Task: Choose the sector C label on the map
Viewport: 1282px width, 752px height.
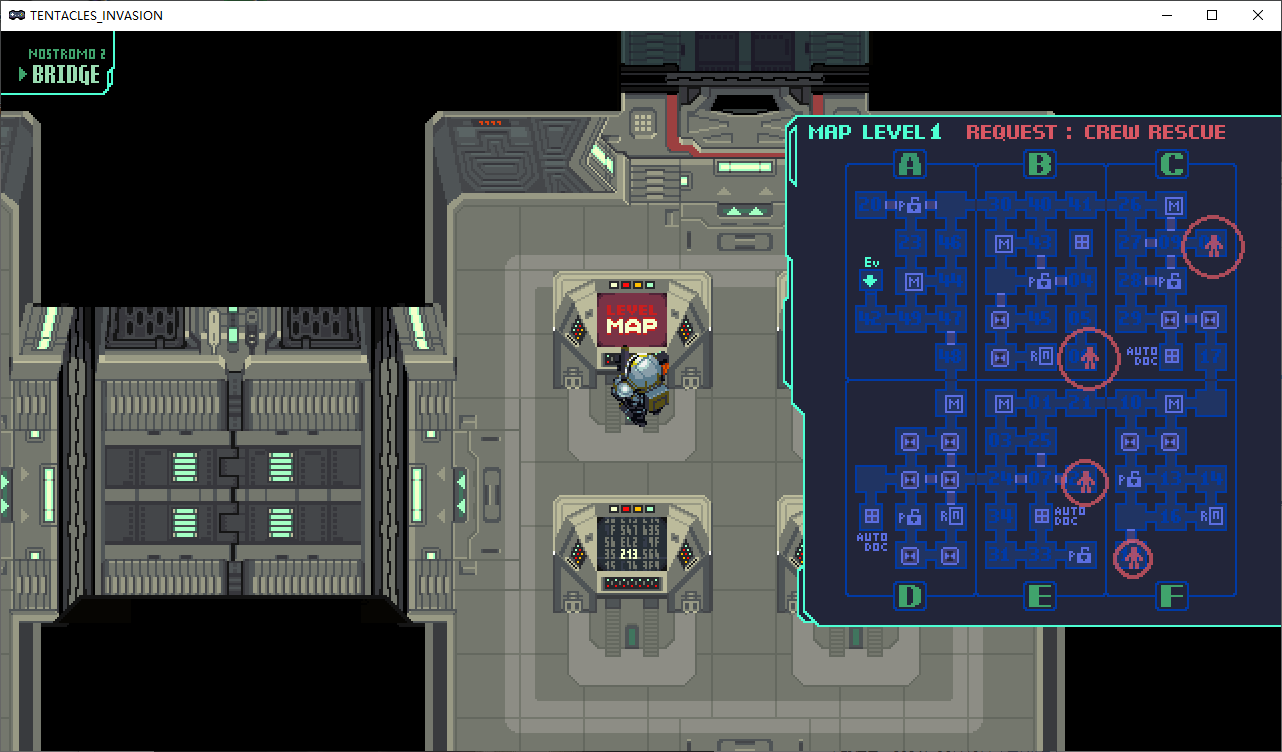Action: coord(1171,164)
